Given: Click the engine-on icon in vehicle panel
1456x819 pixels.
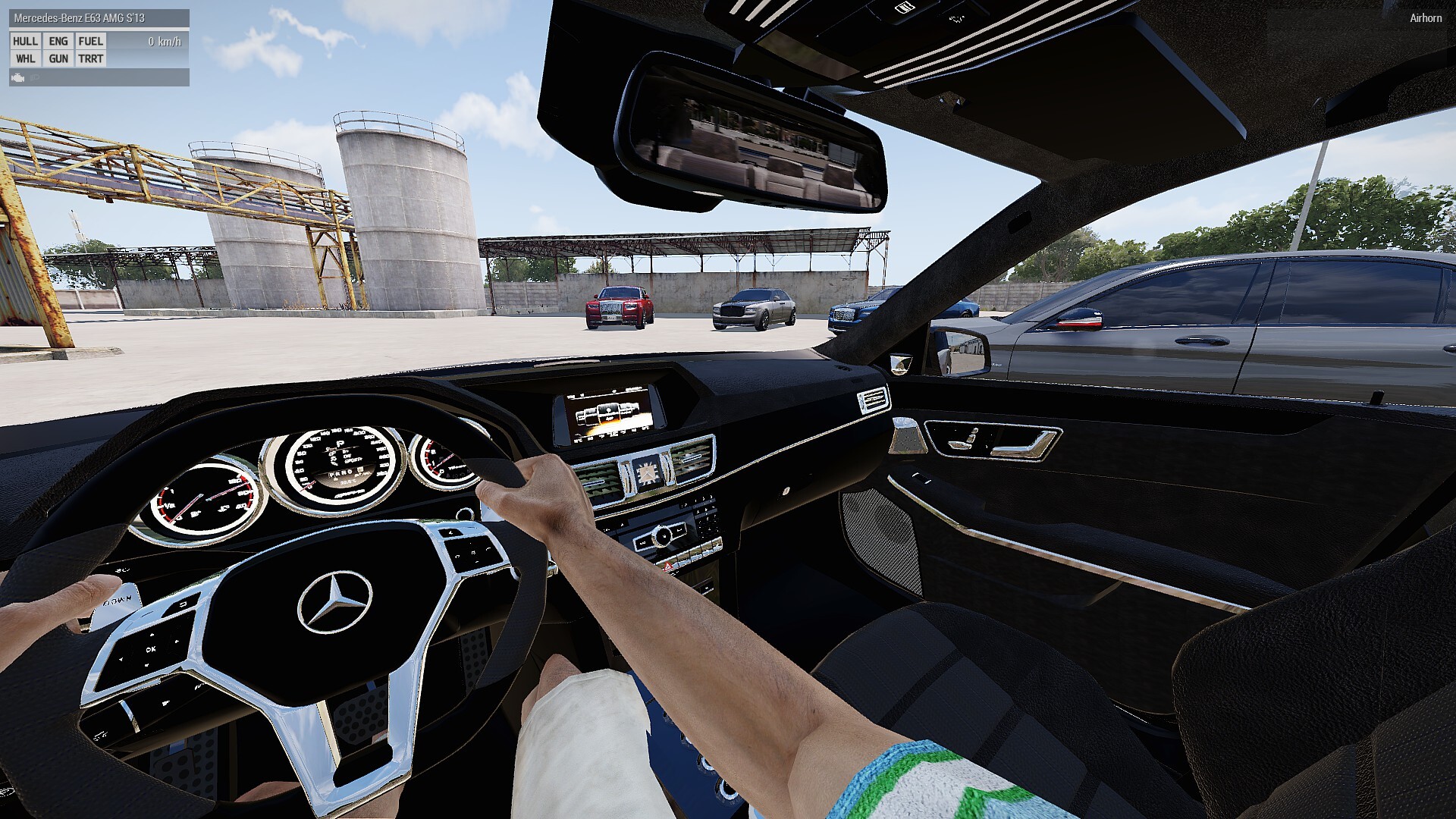Looking at the screenshot, I should click(18, 77).
